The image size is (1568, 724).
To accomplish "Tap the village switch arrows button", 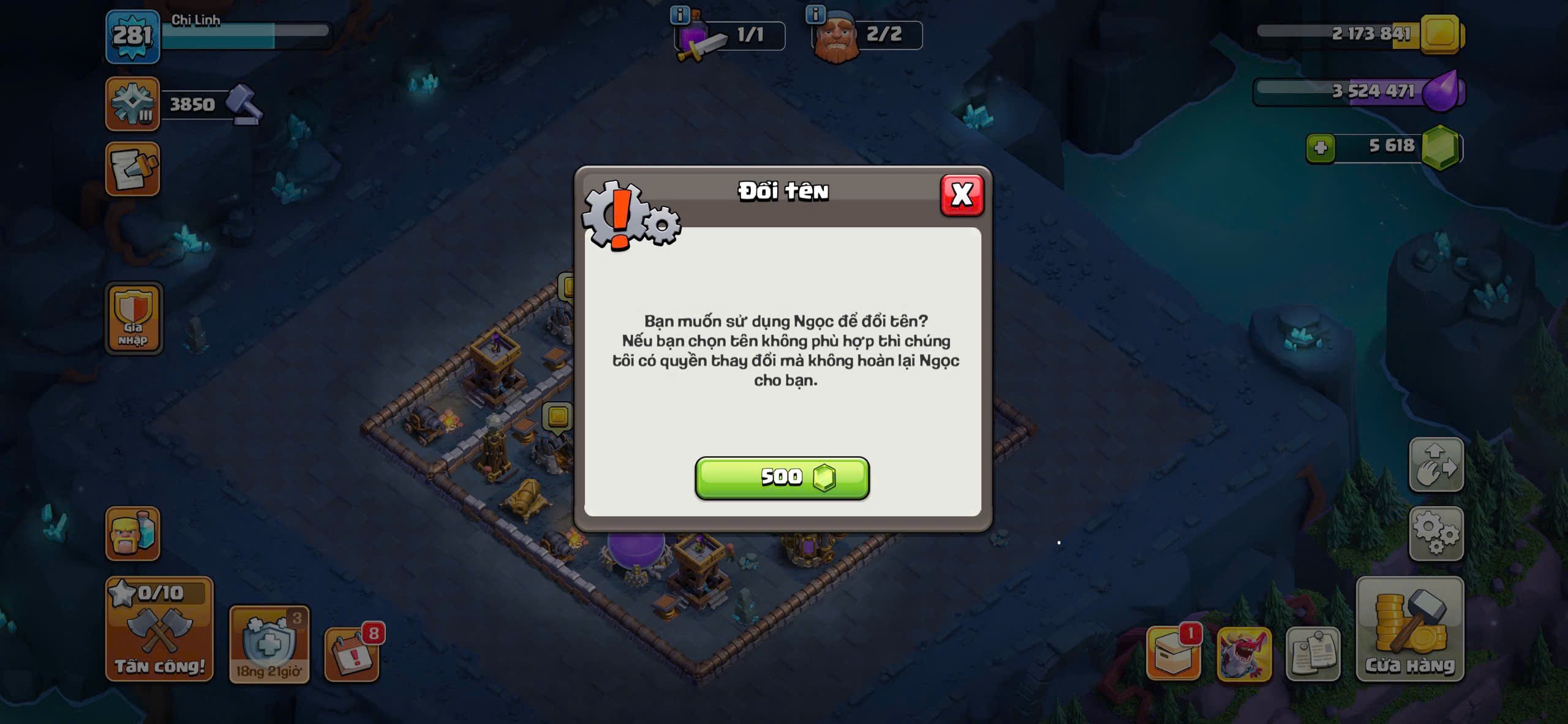I will 1436,465.
